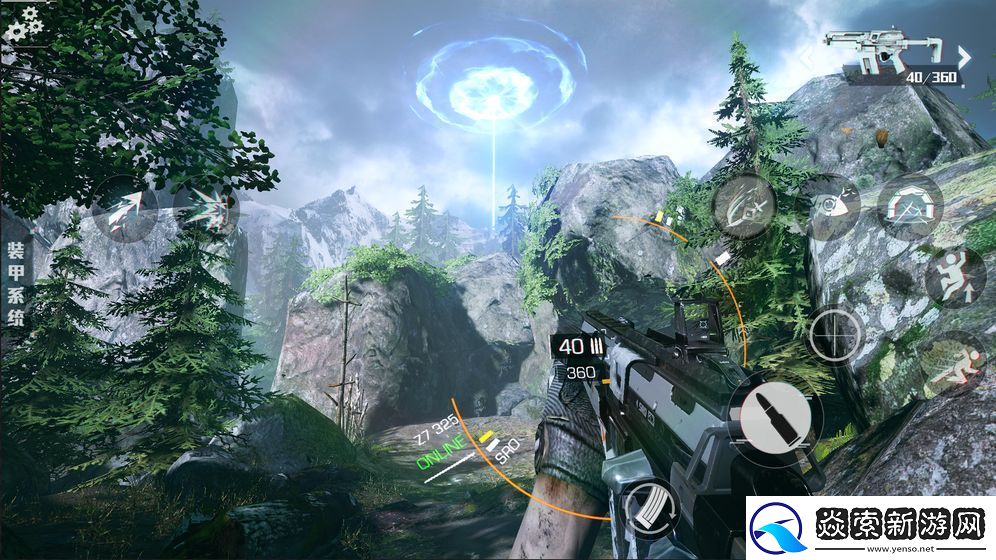Toggle aim with the crosshair scope button
The image size is (996, 560).
coord(836,334)
